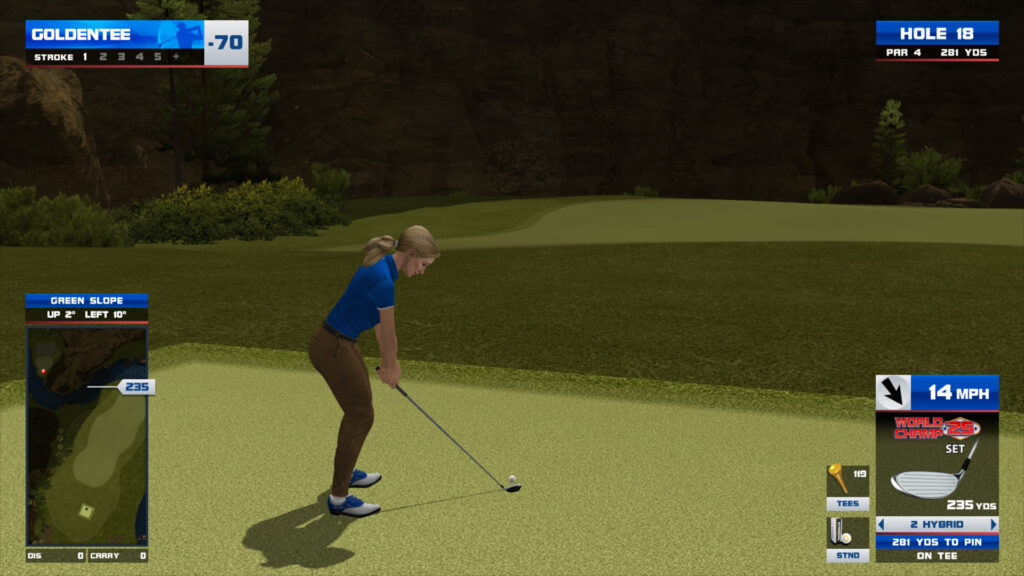Screen dimensions: 1024x576
Task: Click the red pin marker on minimap
Action: [x=43, y=371]
